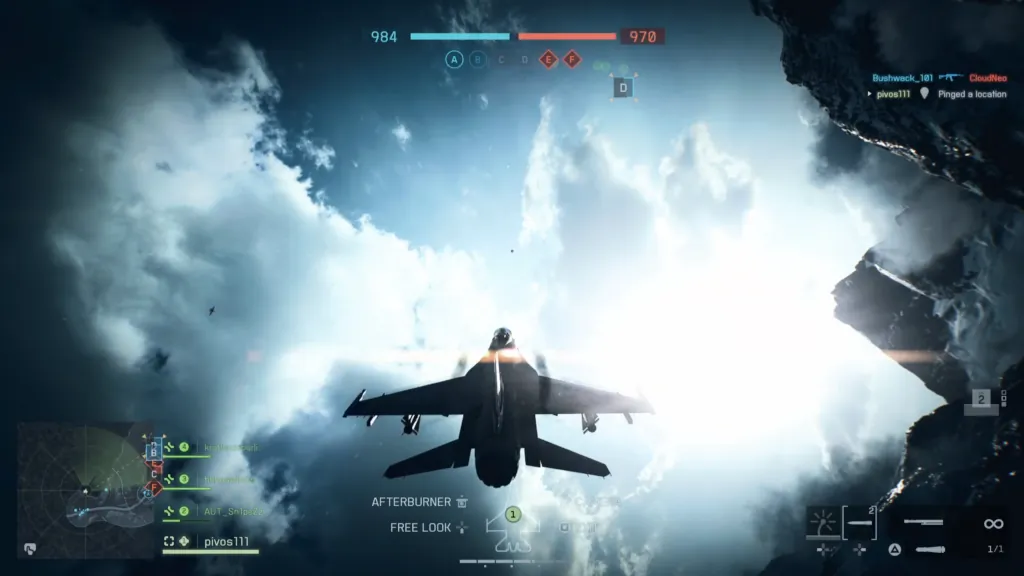
Task: Click the F objective marker on minimap
Action: pos(153,488)
